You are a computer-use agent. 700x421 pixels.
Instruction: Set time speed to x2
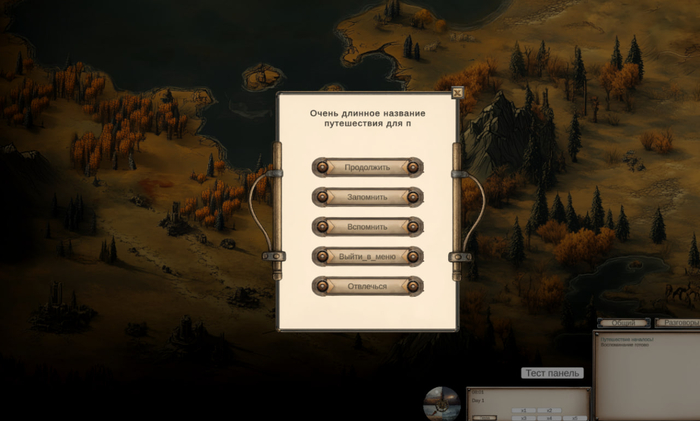[549, 411]
